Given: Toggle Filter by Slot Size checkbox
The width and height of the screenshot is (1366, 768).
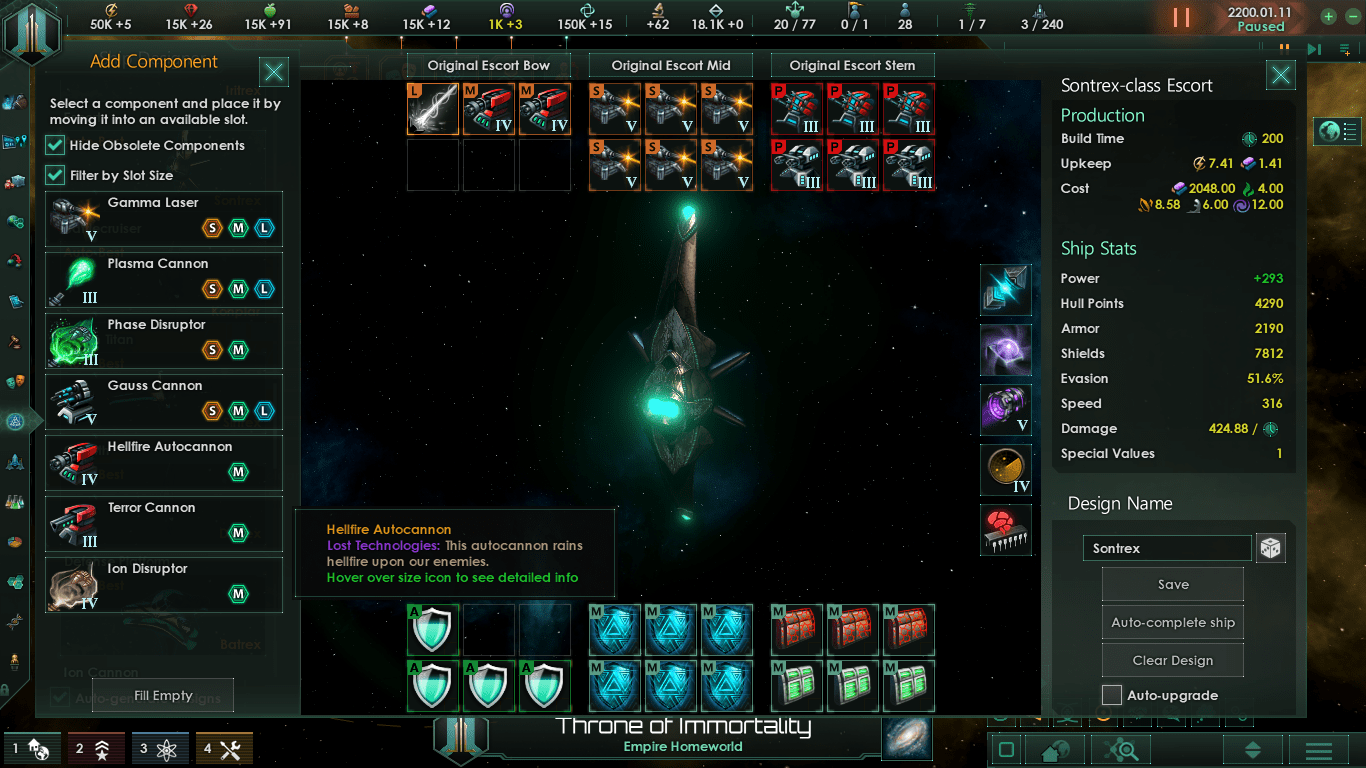Looking at the screenshot, I should pyautogui.click(x=56, y=176).
